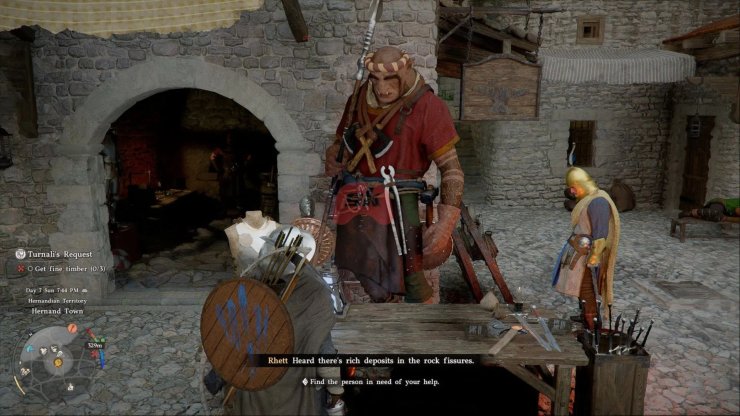Click the circular minimap
The width and height of the screenshot is (740, 416).
coord(48,363)
